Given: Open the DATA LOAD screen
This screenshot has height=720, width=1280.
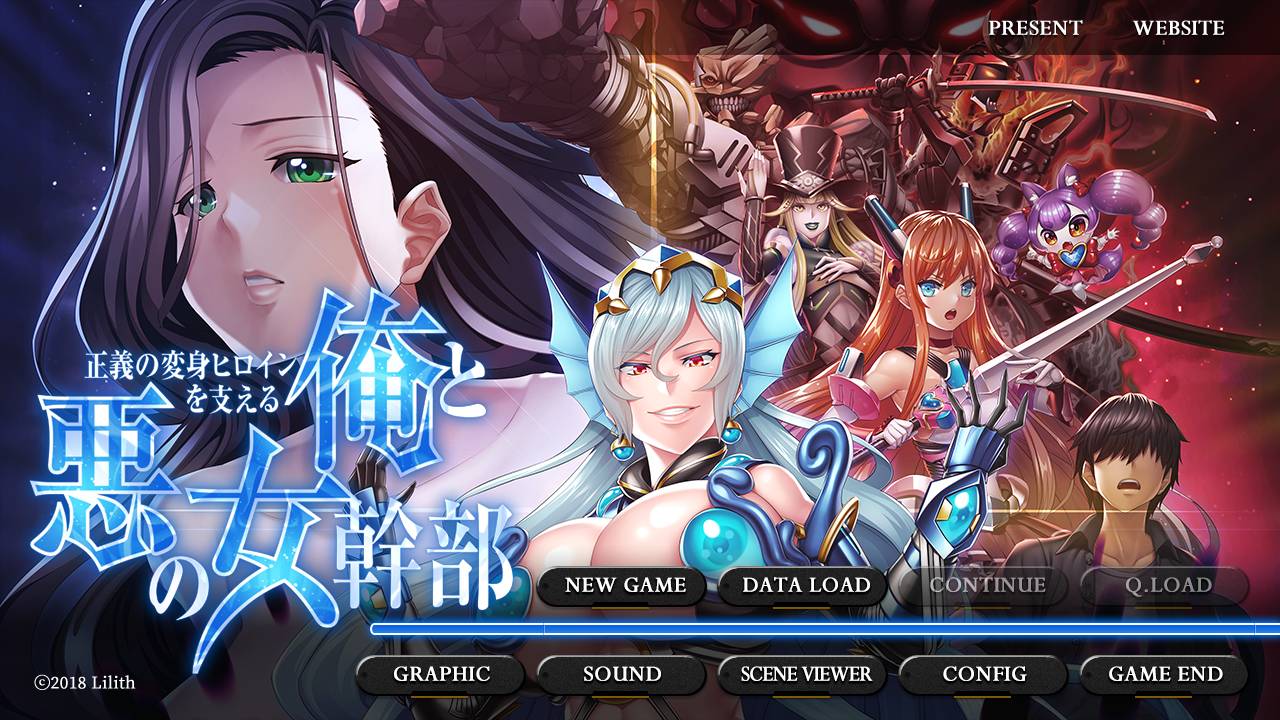Looking at the screenshot, I should tap(806, 586).
